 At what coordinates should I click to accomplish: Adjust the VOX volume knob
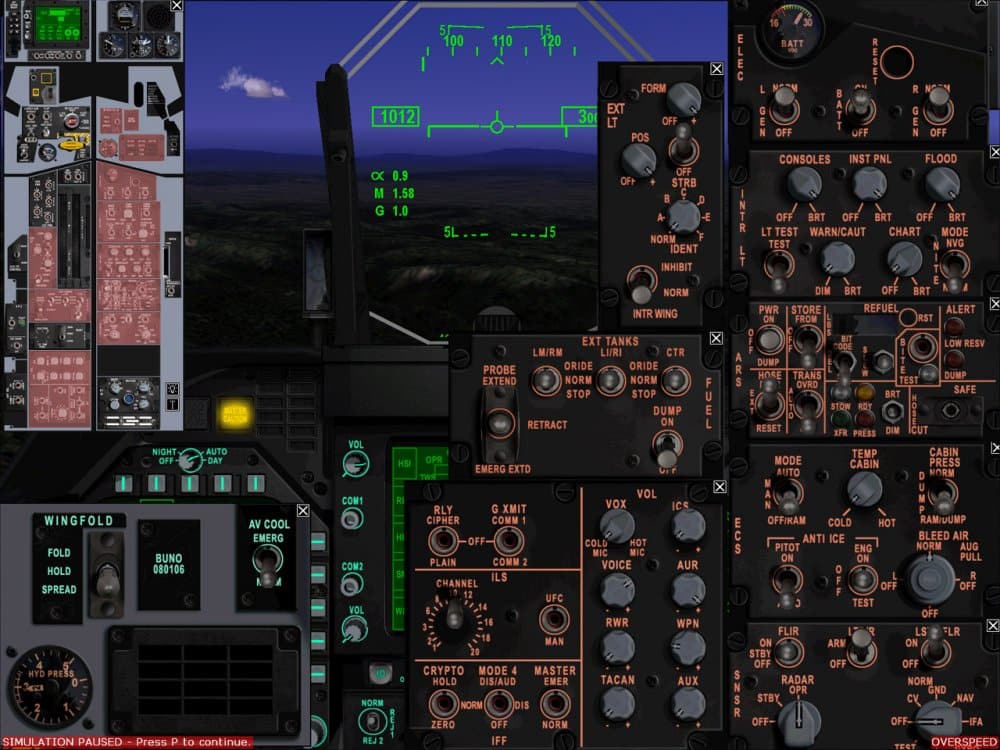pyautogui.click(x=617, y=525)
